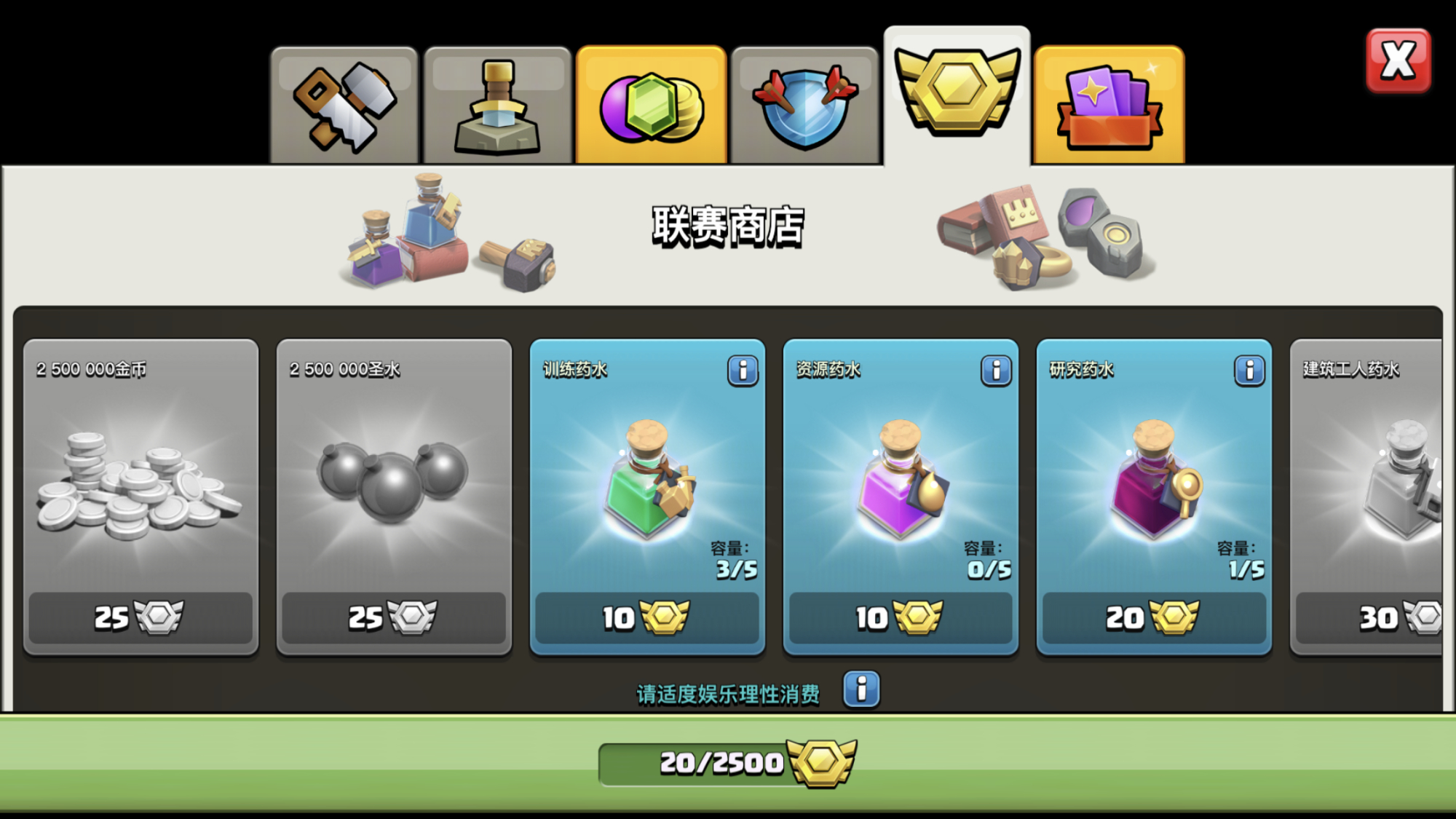Open info beside the rational spending notice

pyautogui.click(x=861, y=689)
